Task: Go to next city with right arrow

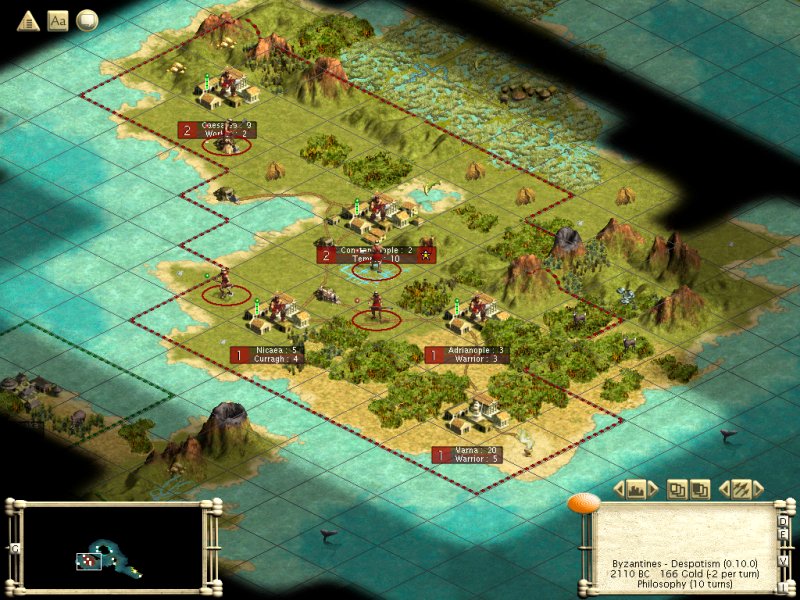Action: [653, 489]
